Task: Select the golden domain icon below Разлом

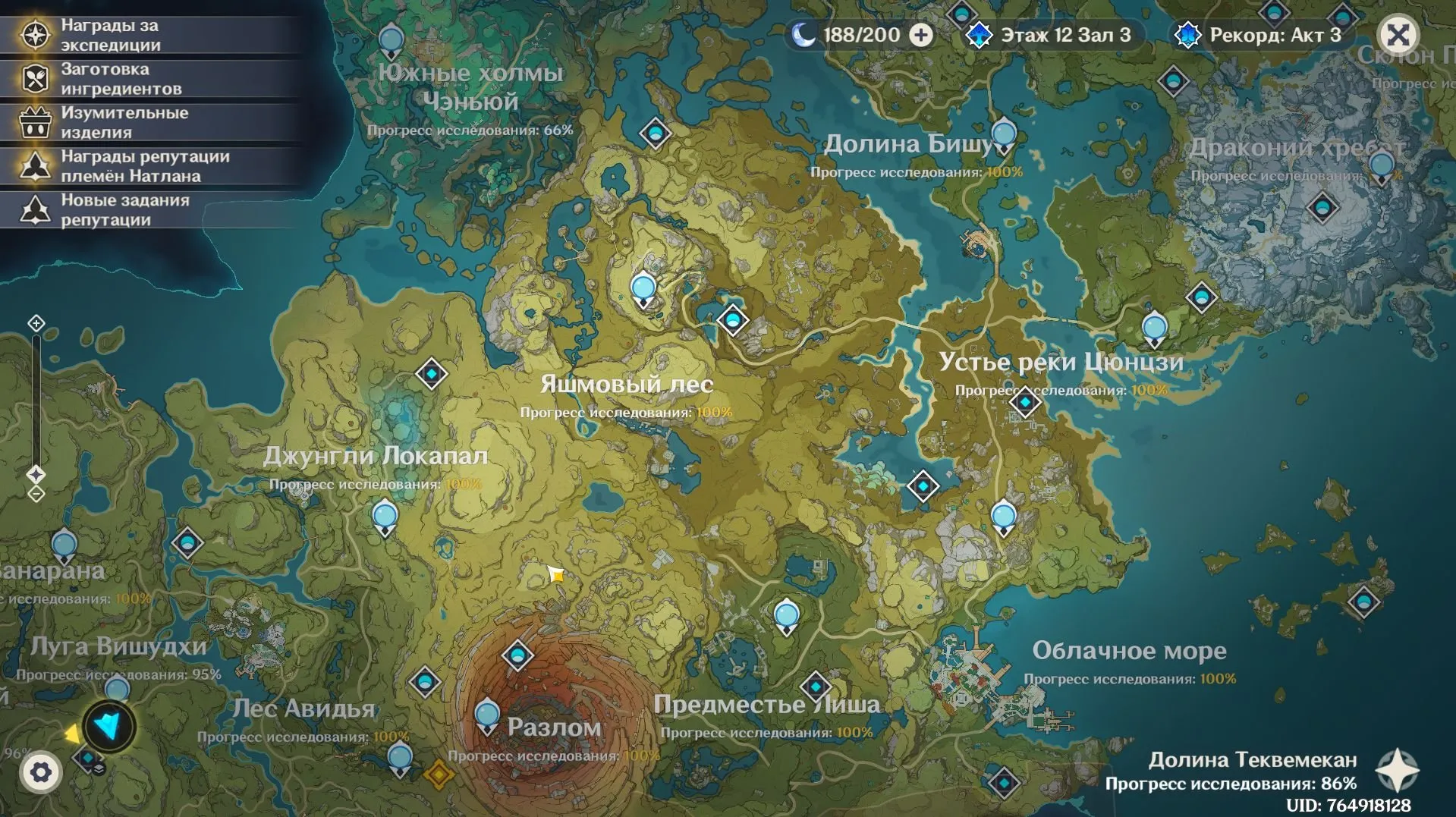Action: pos(439,774)
